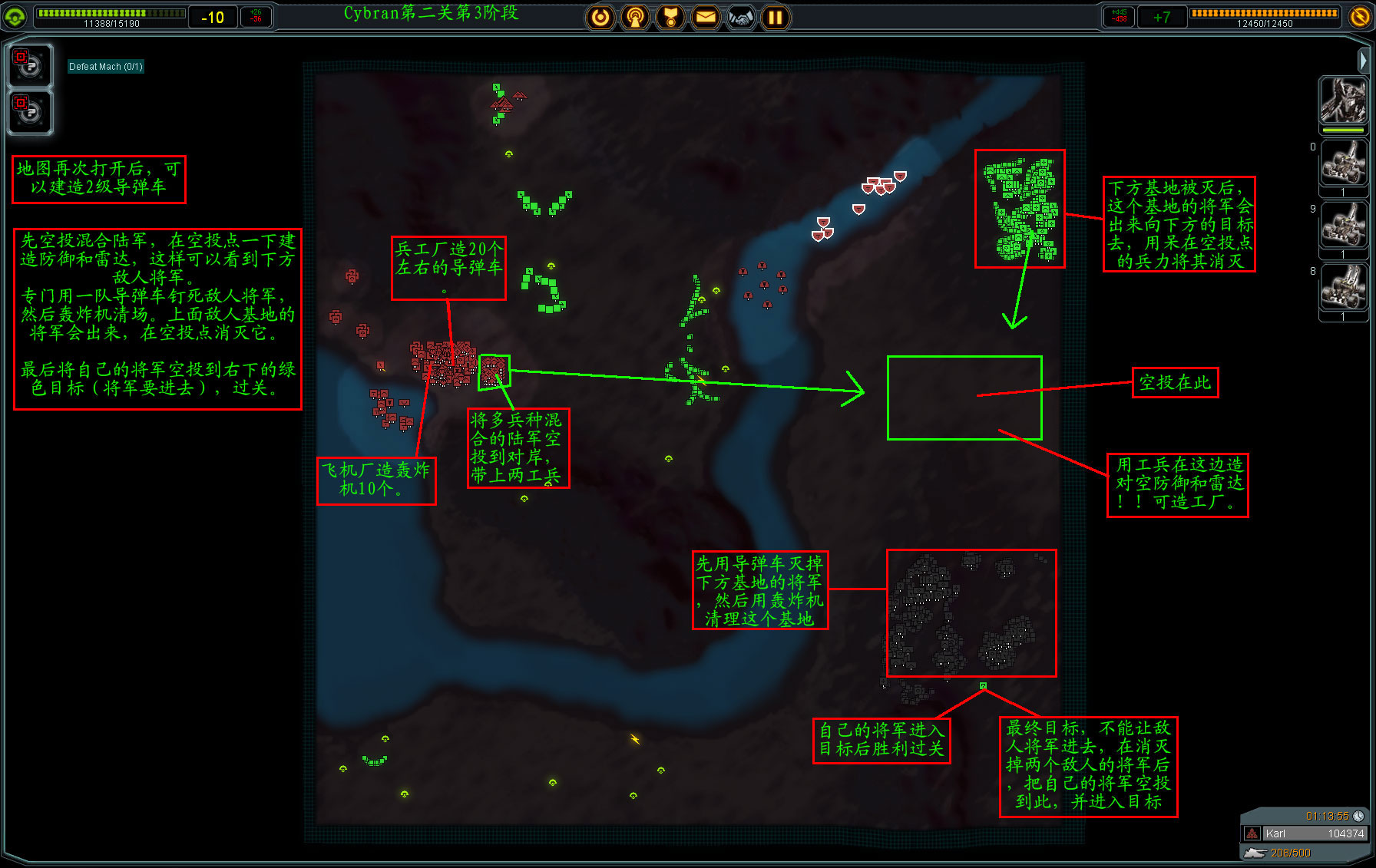
Task: Select the commander avatar portrait
Action: pos(1342,101)
